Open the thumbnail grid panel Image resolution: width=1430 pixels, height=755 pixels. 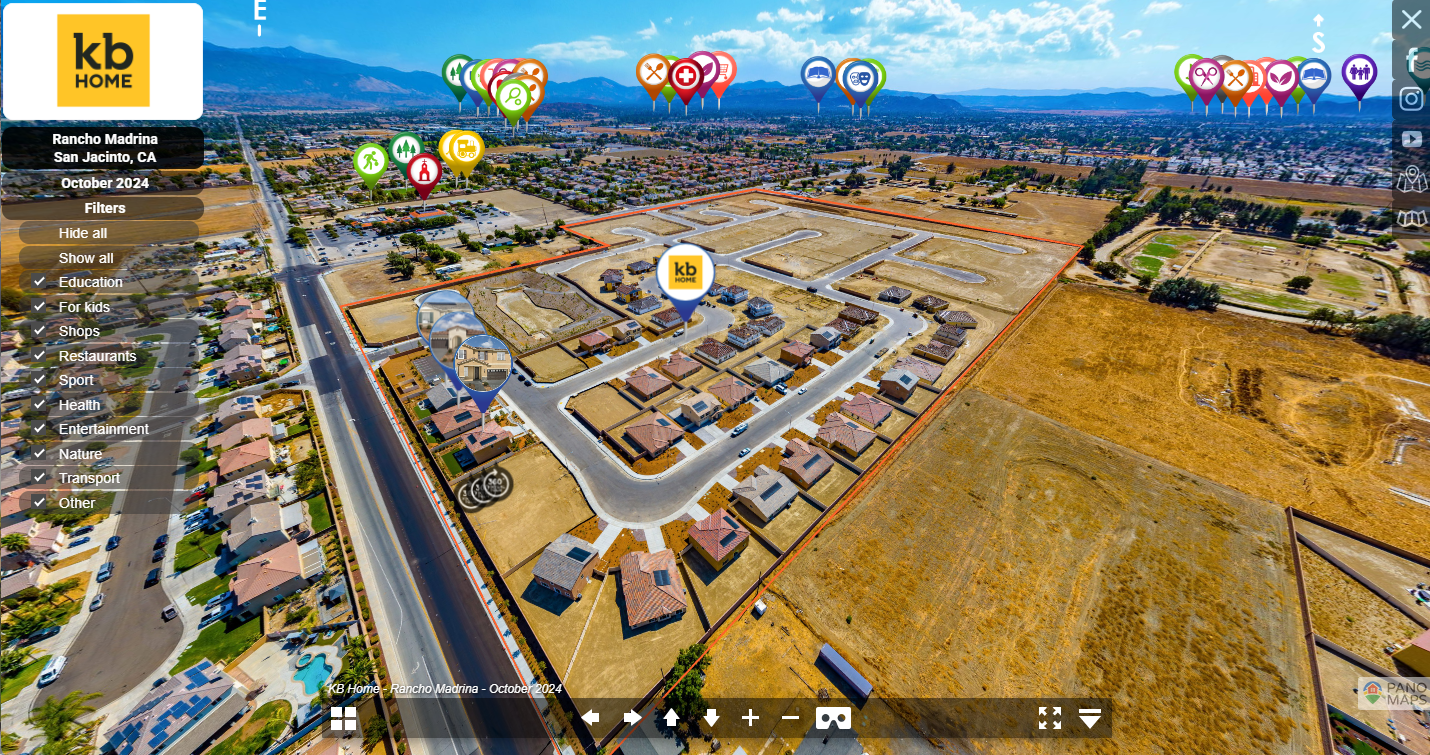point(343,718)
